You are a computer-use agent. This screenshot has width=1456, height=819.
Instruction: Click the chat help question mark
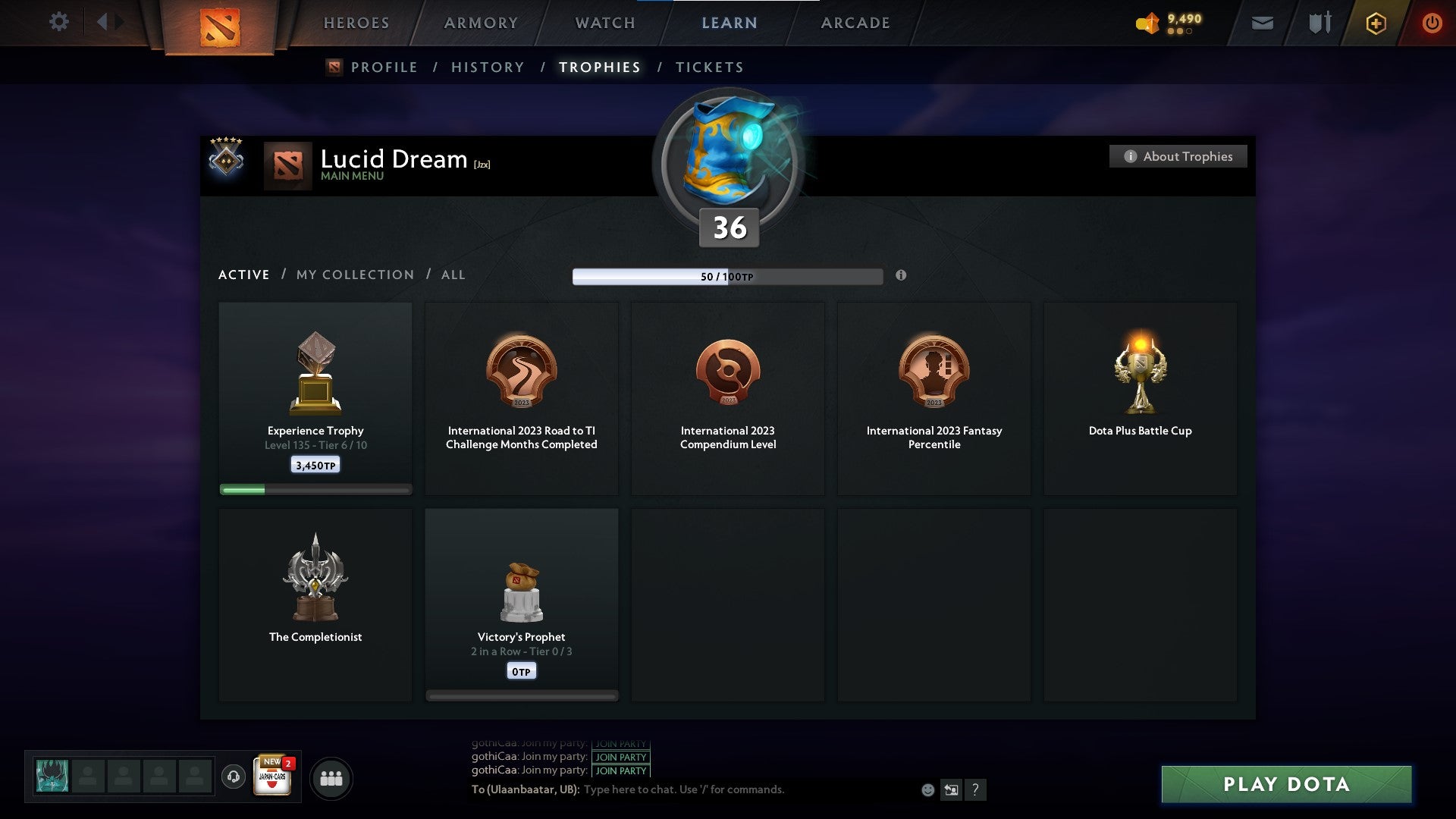(x=976, y=789)
